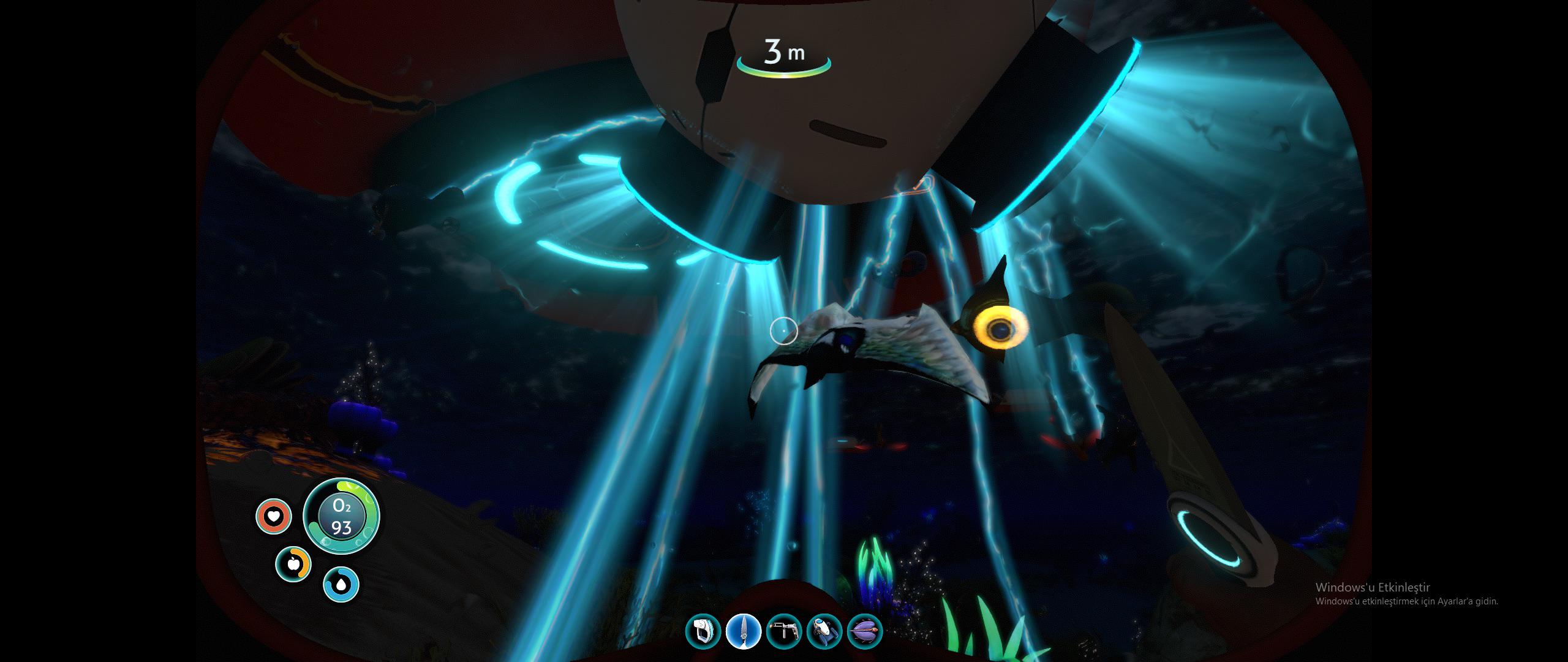
Task: Click the crosshair reticle at screen center
Action: point(784,331)
